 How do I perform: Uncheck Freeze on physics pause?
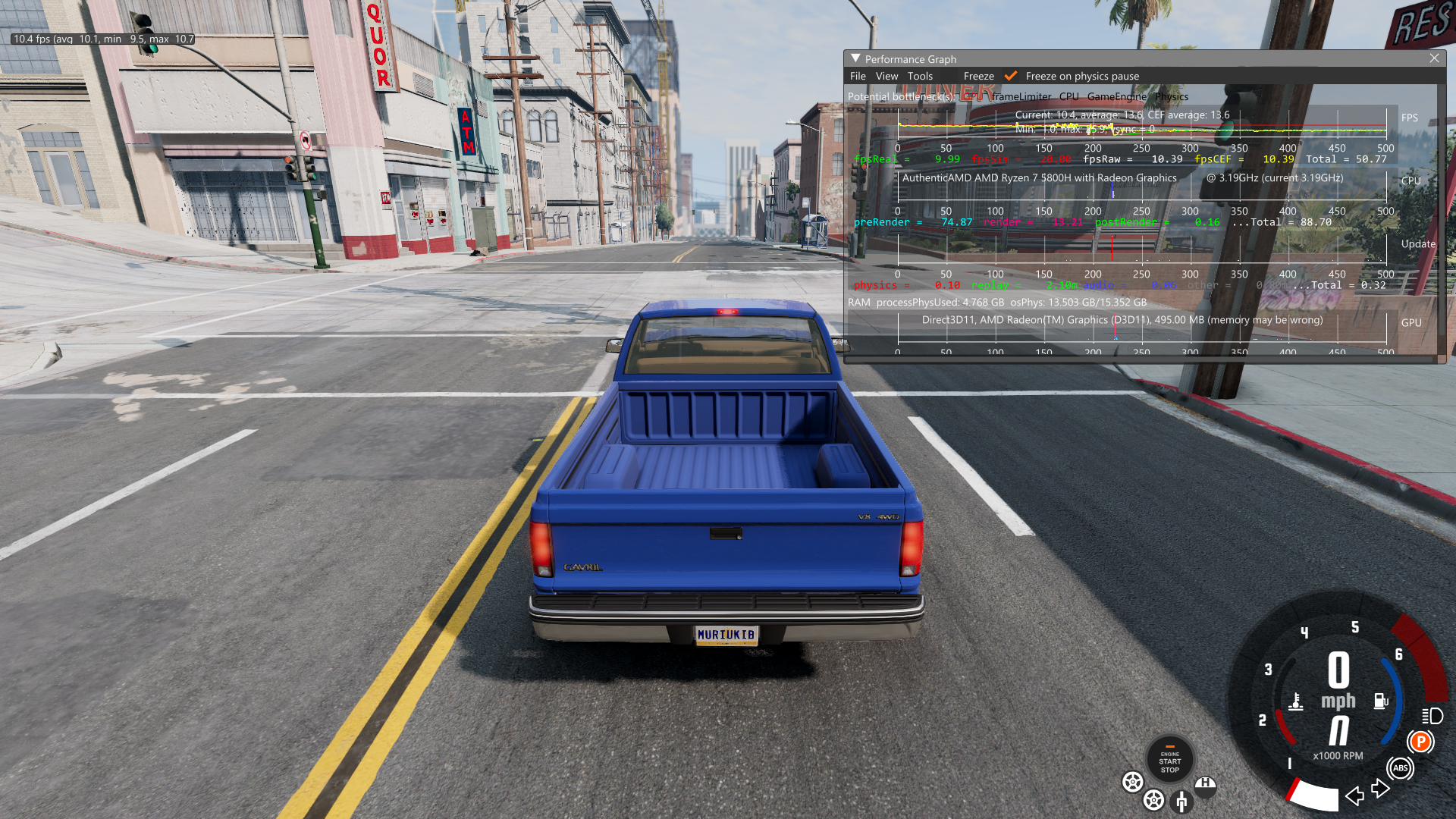(x=1011, y=76)
